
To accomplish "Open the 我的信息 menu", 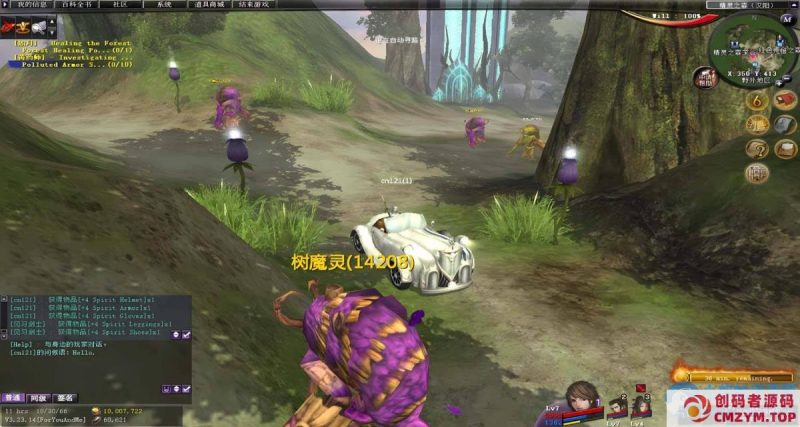I will [x=31, y=5].
